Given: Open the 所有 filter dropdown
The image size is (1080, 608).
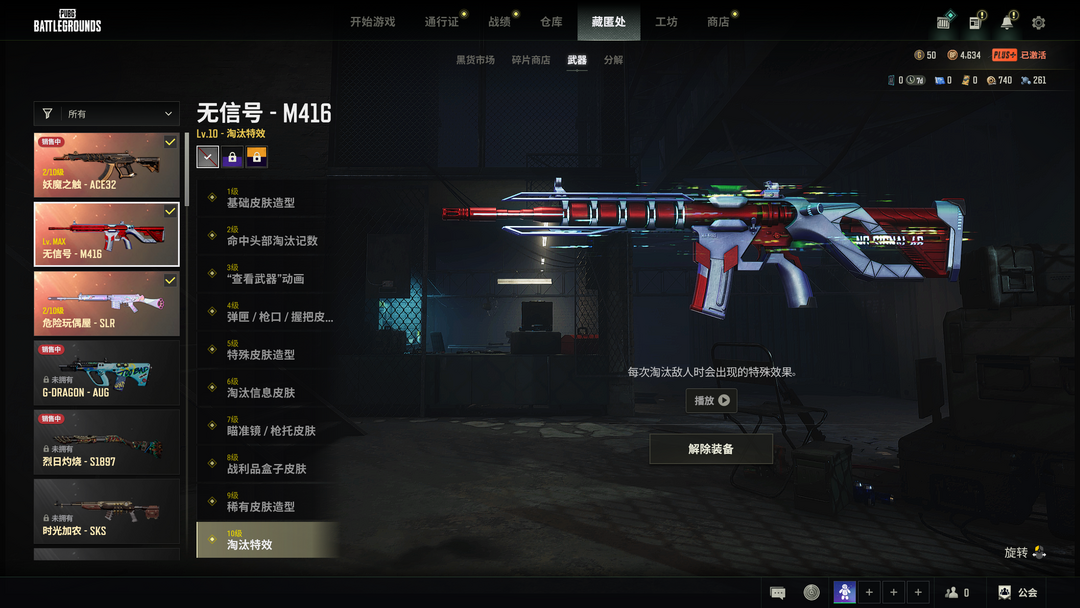Looking at the screenshot, I should (x=107, y=114).
